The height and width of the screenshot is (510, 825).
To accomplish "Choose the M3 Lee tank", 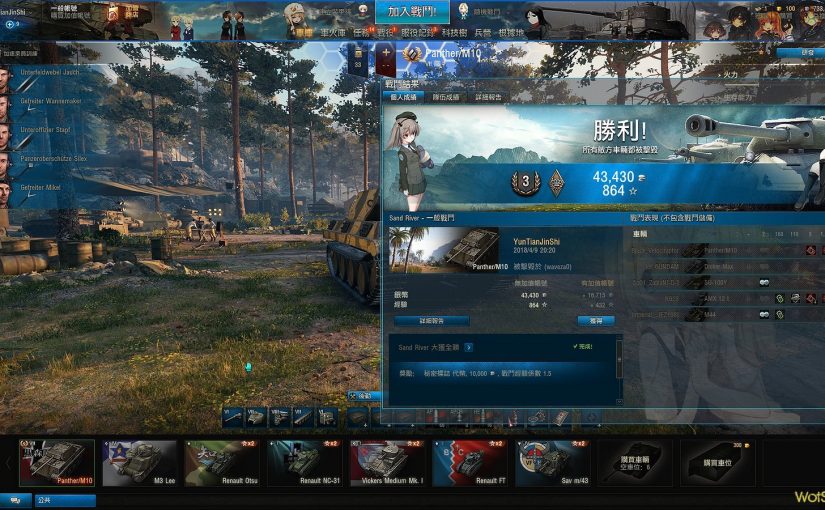I will [139, 462].
